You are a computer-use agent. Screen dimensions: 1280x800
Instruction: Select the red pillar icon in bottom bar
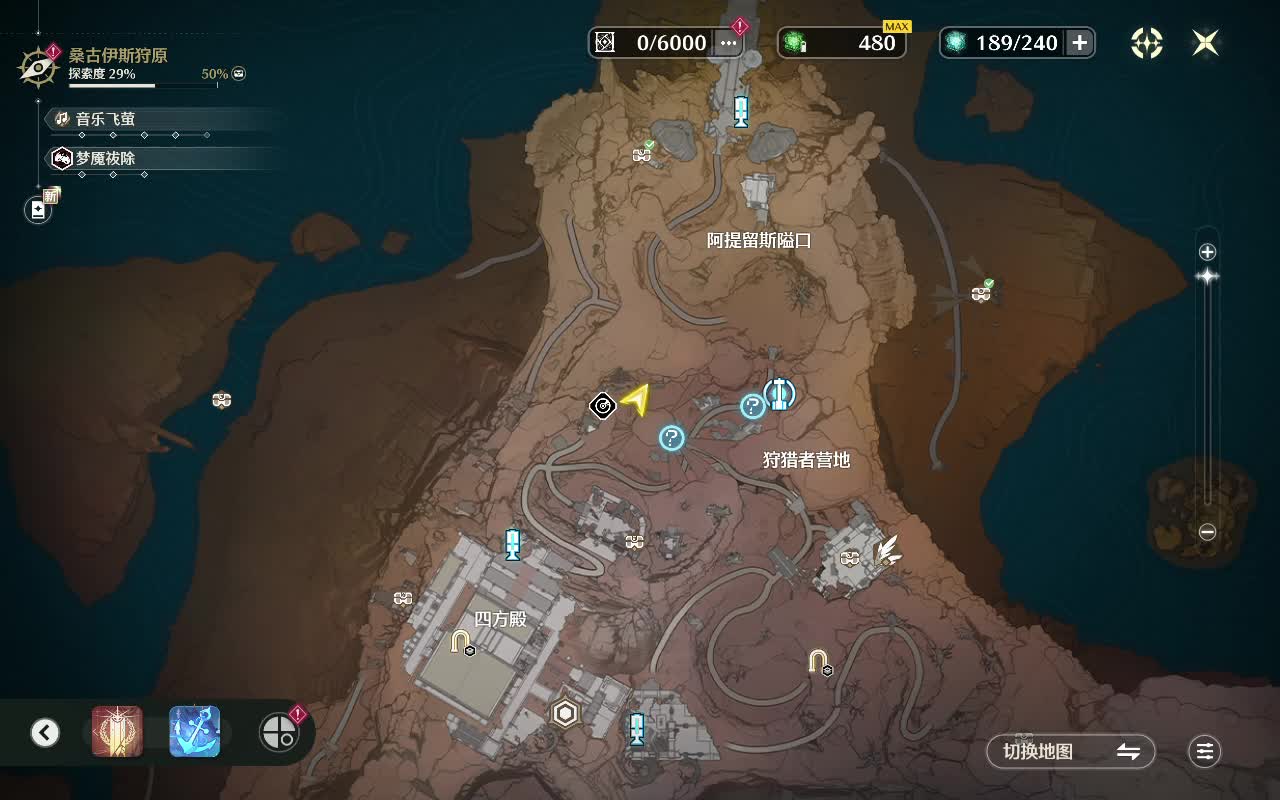tap(117, 732)
